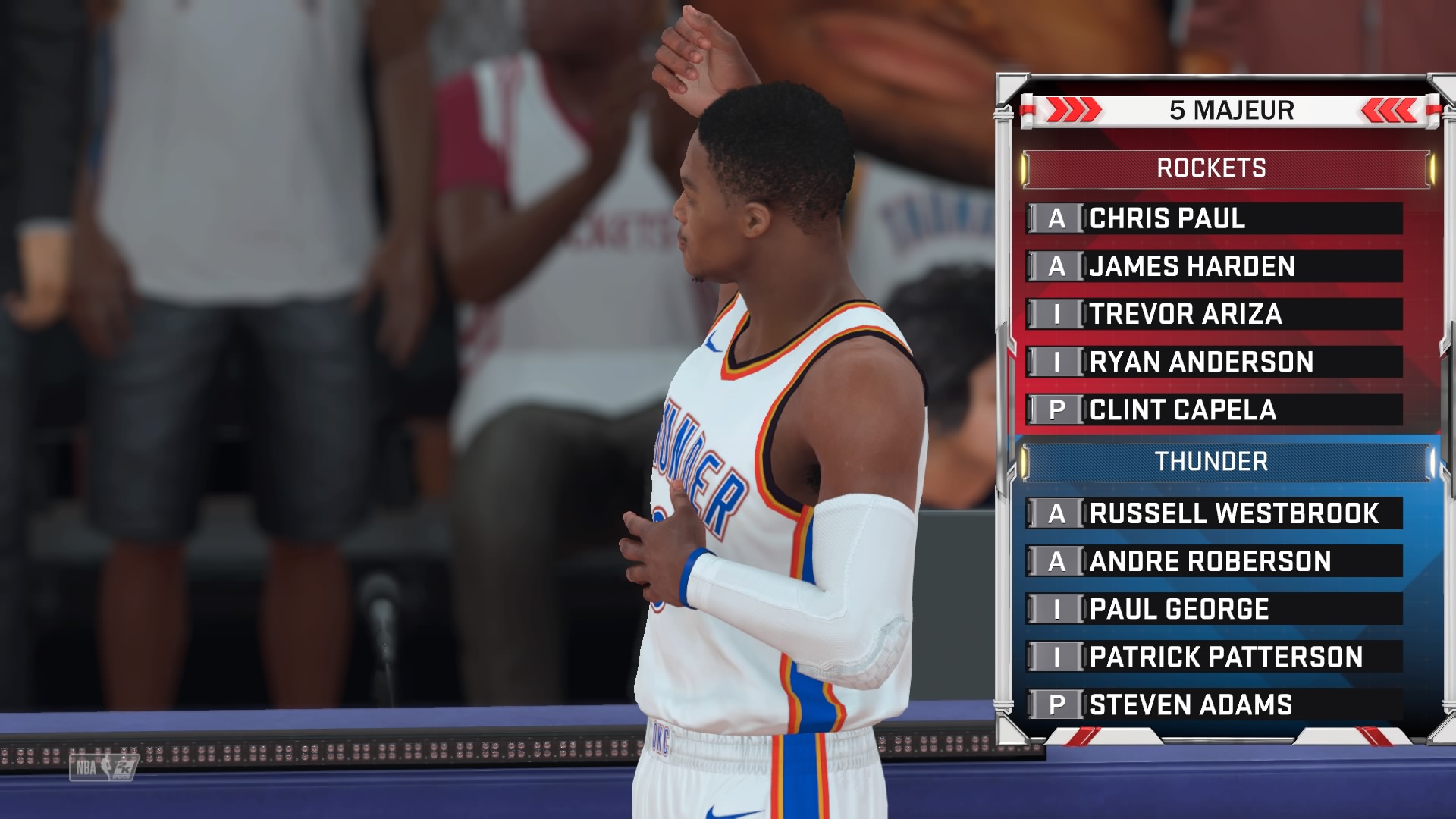The width and height of the screenshot is (1456, 819).
Task: Click the 'I' badge beside Trevor Ariza
Action: coord(1057,315)
